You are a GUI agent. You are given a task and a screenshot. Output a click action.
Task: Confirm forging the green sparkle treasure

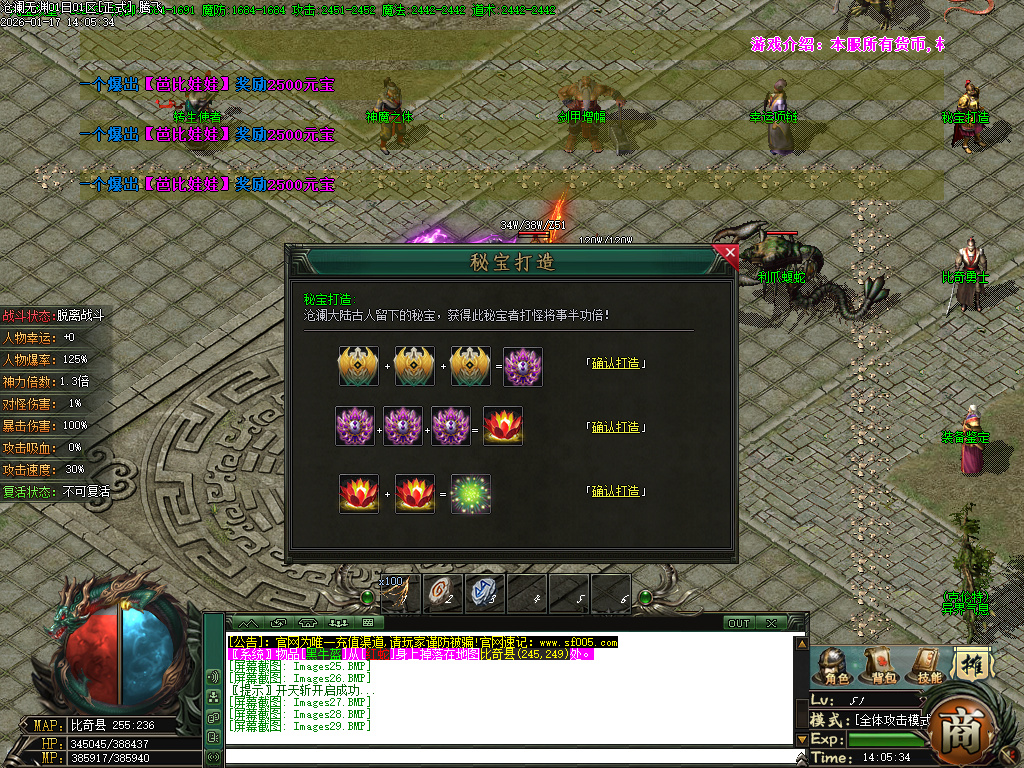coord(615,491)
